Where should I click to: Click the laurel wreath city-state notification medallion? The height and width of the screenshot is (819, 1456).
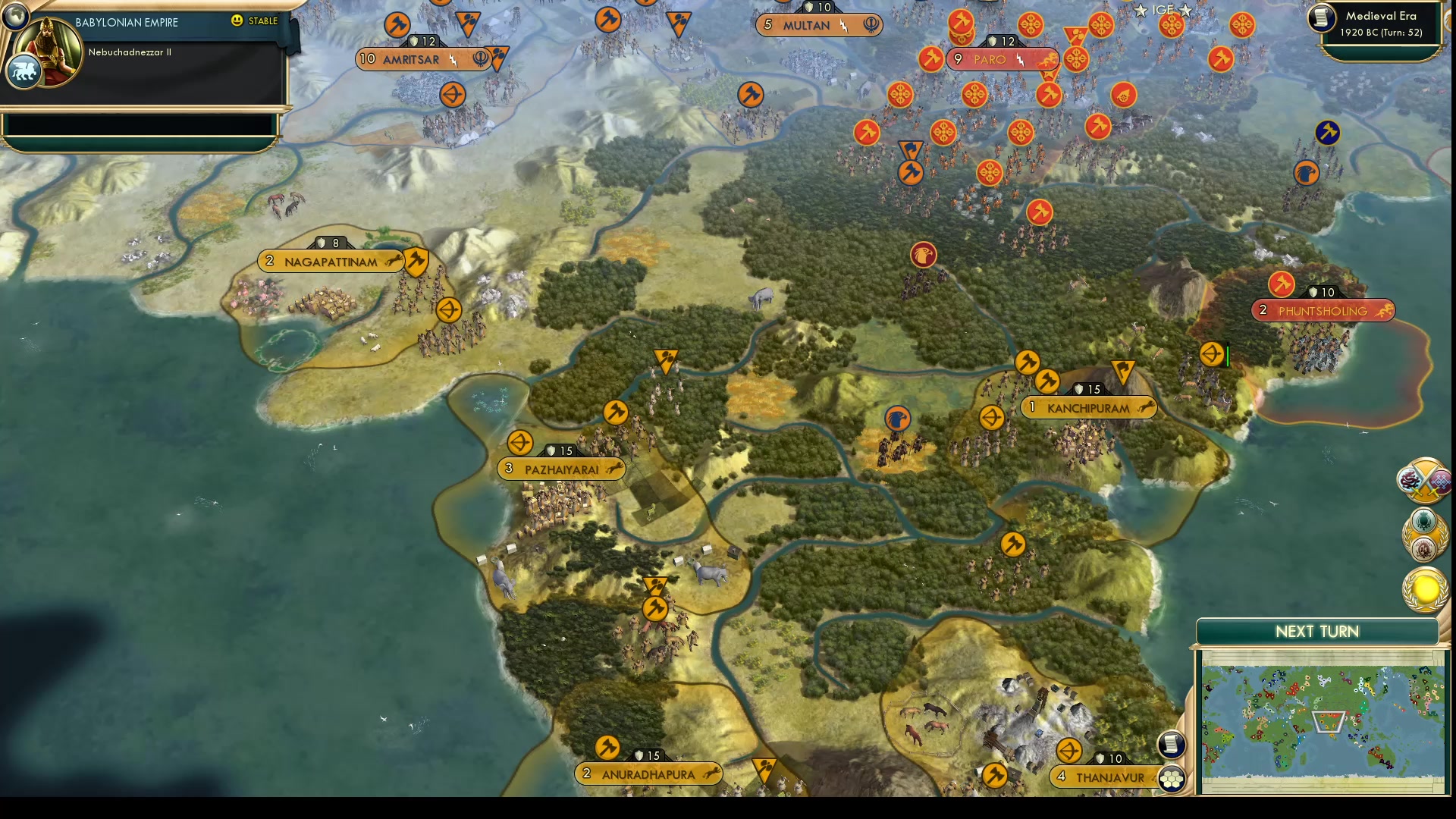[1424, 535]
